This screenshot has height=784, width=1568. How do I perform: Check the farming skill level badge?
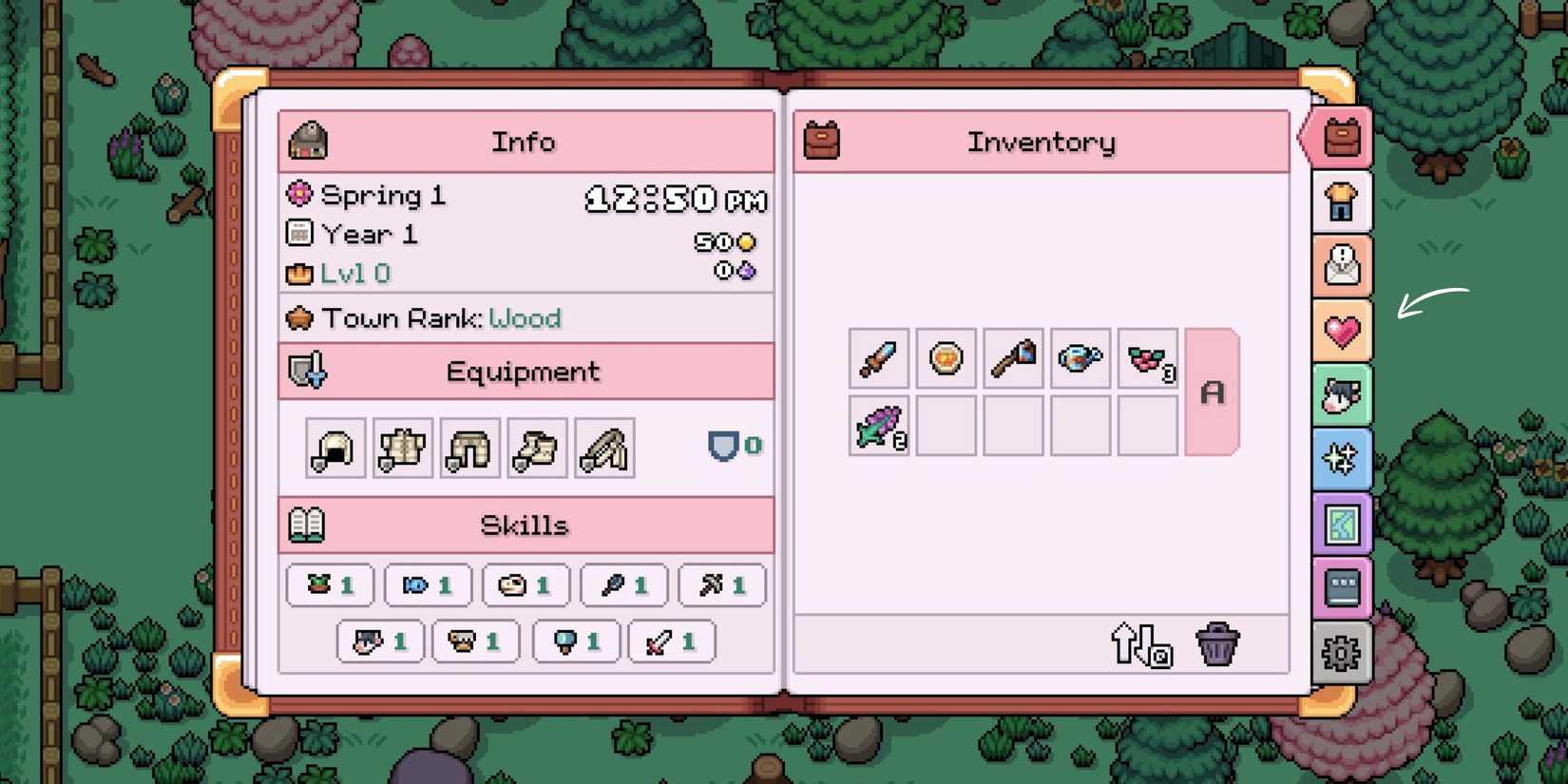329,585
